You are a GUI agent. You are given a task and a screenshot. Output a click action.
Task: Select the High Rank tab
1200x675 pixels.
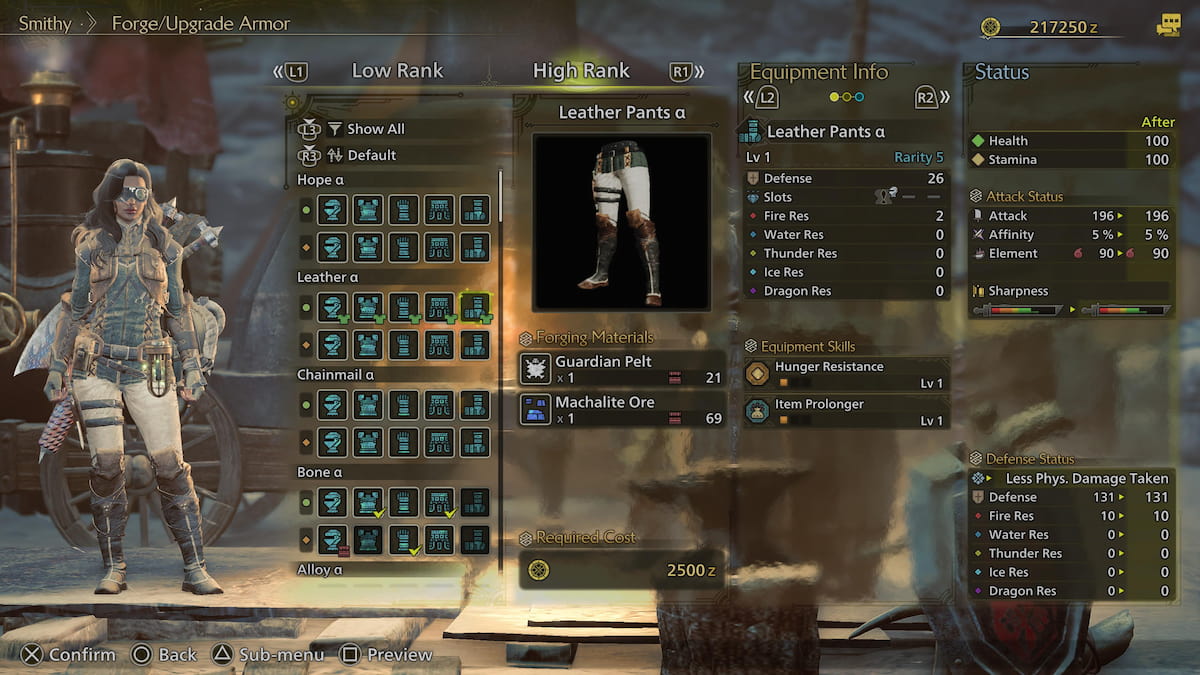581,71
